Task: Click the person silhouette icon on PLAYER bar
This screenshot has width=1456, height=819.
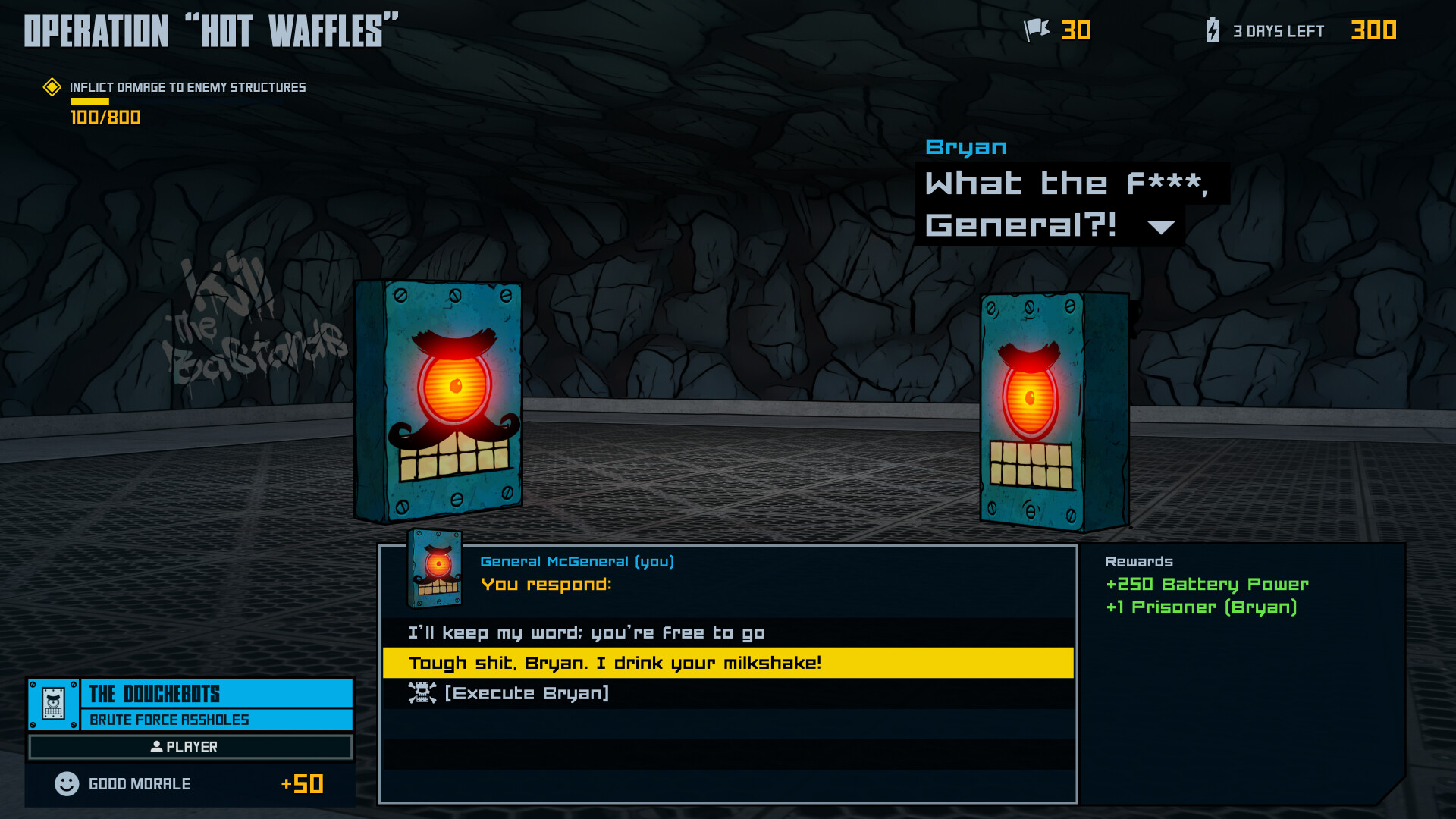Action: [155, 747]
